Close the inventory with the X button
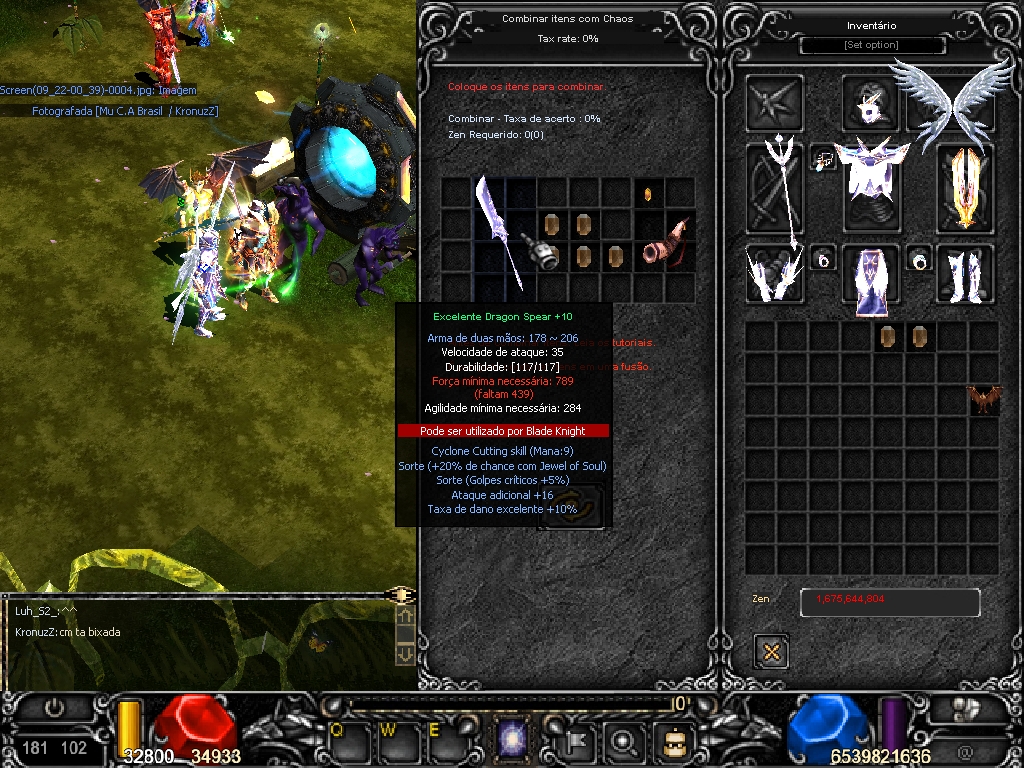This screenshot has width=1024, height=768. tap(771, 652)
